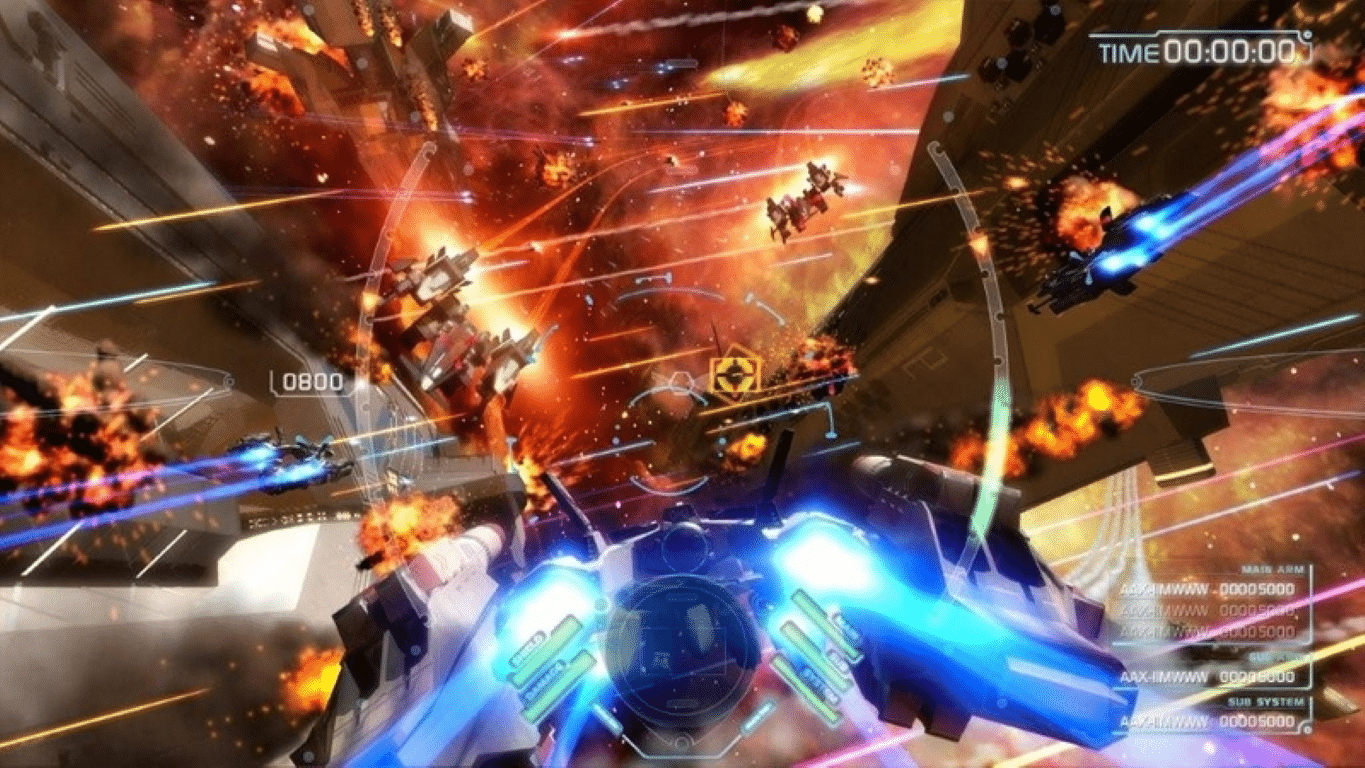Choose the highlighted top Main Arm weapon entry
This screenshot has height=768, width=1365.
1207,589
